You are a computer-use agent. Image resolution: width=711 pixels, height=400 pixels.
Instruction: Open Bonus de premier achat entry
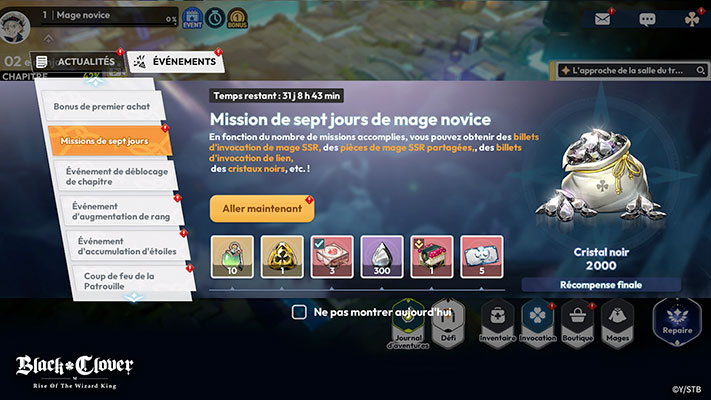tap(101, 105)
